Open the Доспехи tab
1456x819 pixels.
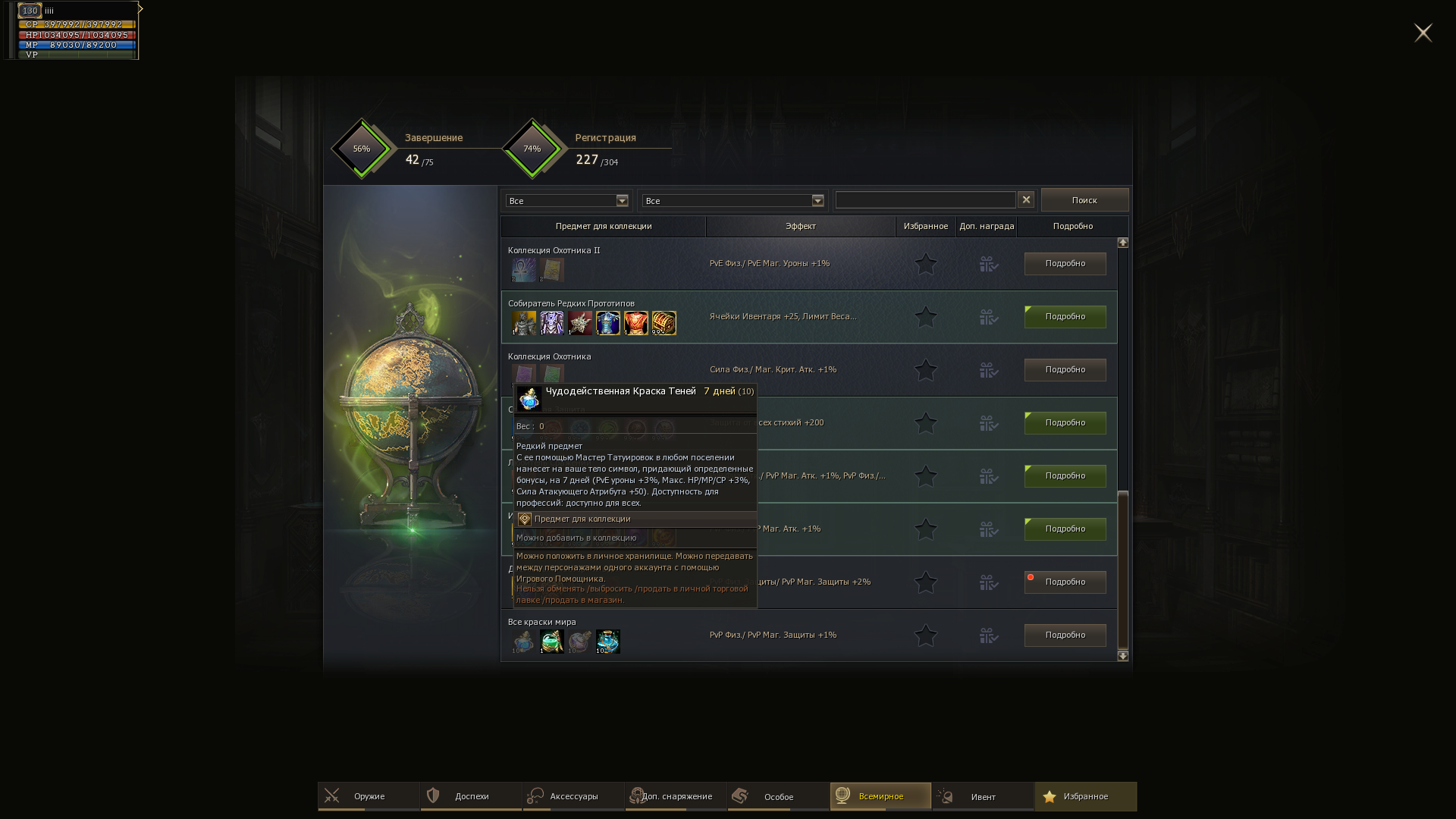(x=471, y=796)
